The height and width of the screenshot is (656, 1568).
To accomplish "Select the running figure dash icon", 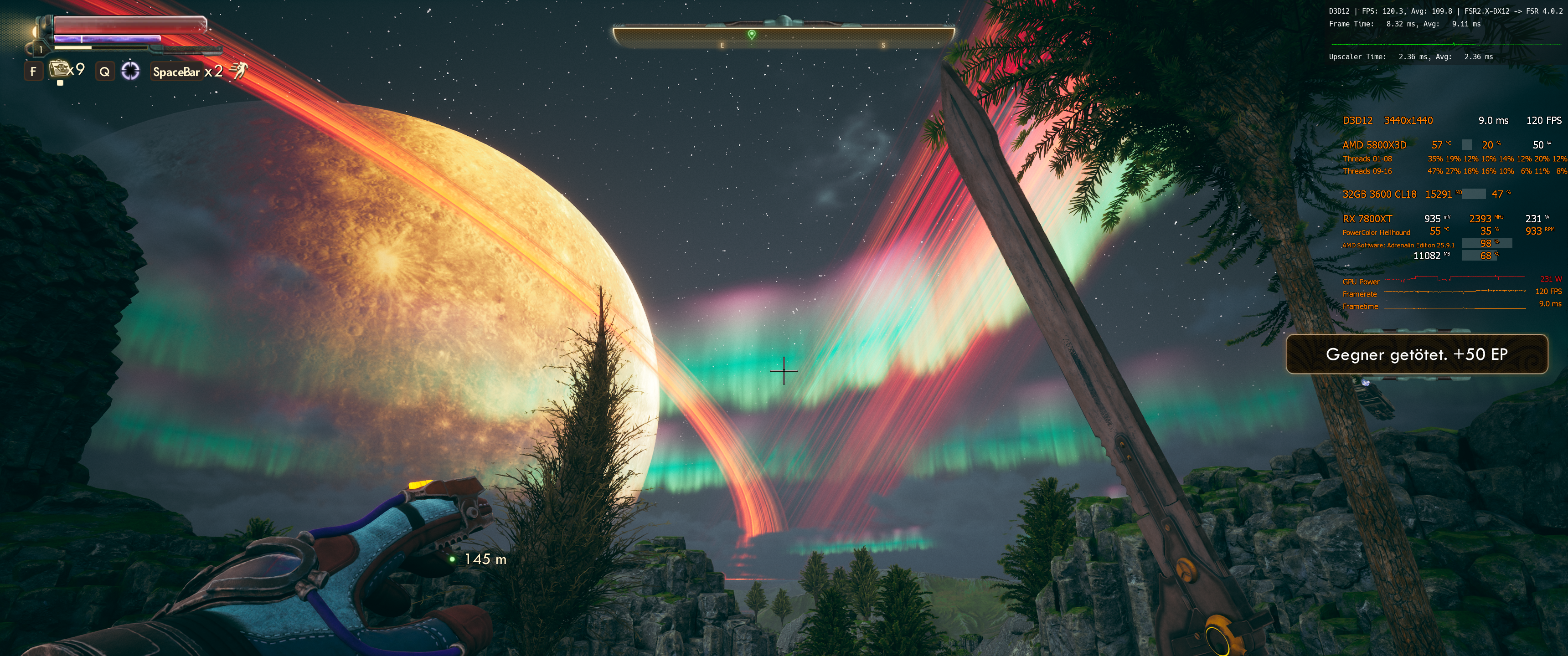I will [238, 71].
